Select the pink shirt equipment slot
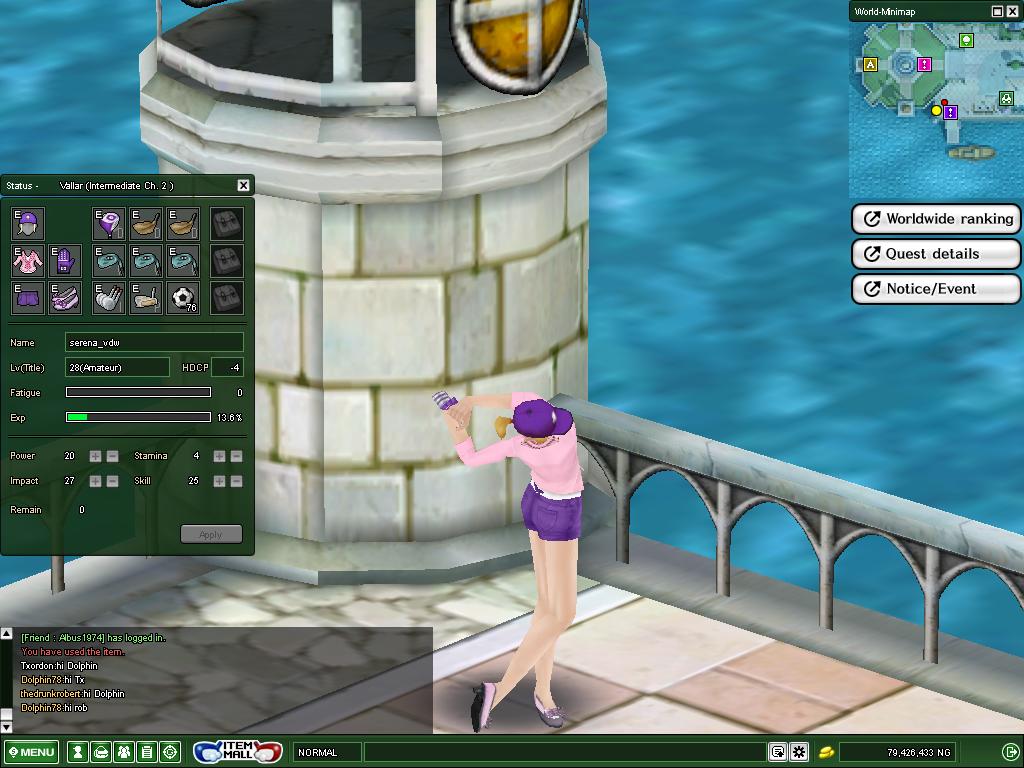This screenshot has height=768, width=1024. click(27, 260)
